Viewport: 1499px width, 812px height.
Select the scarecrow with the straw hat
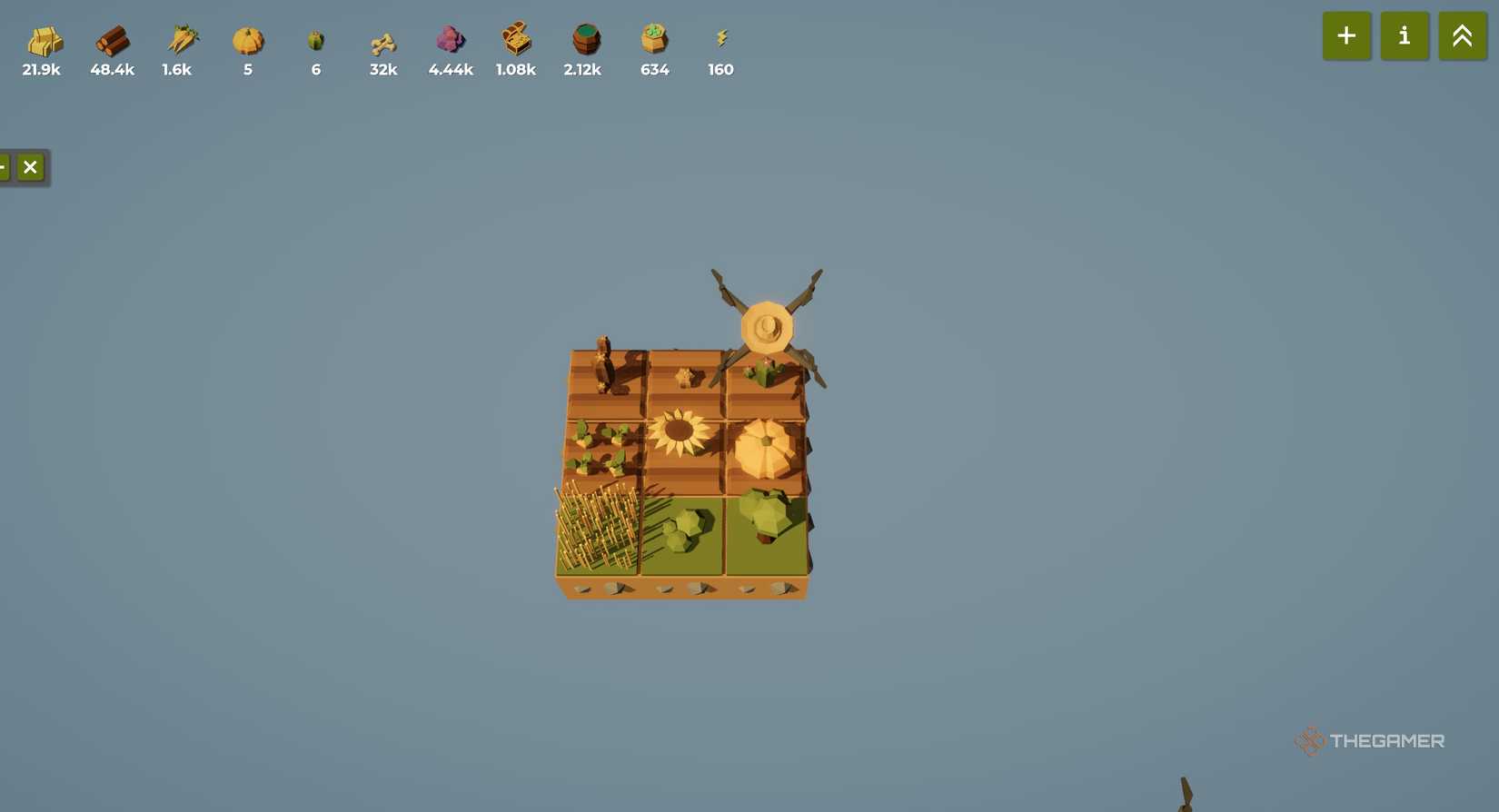[768, 327]
